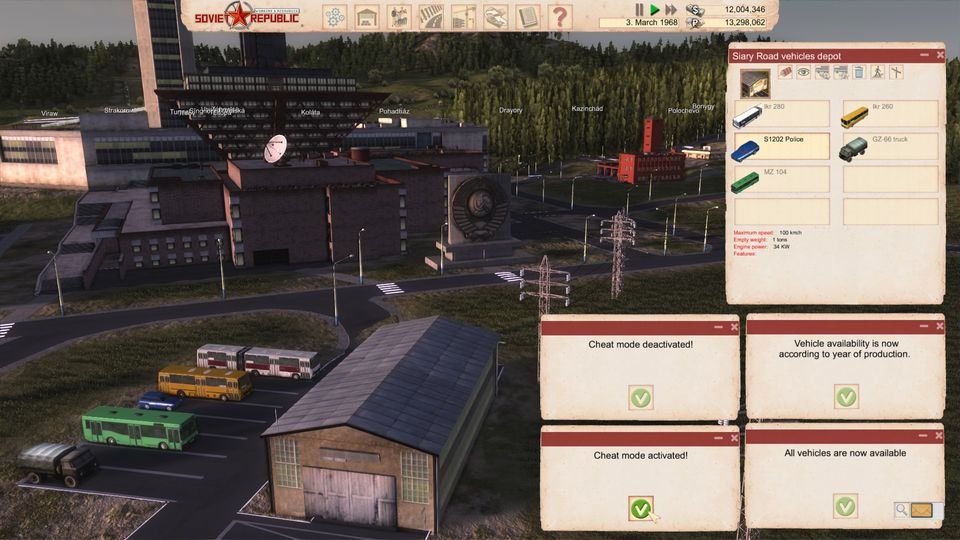The image size is (960, 540).
Task: Accept the vehicle availability by year notice
Action: click(846, 397)
